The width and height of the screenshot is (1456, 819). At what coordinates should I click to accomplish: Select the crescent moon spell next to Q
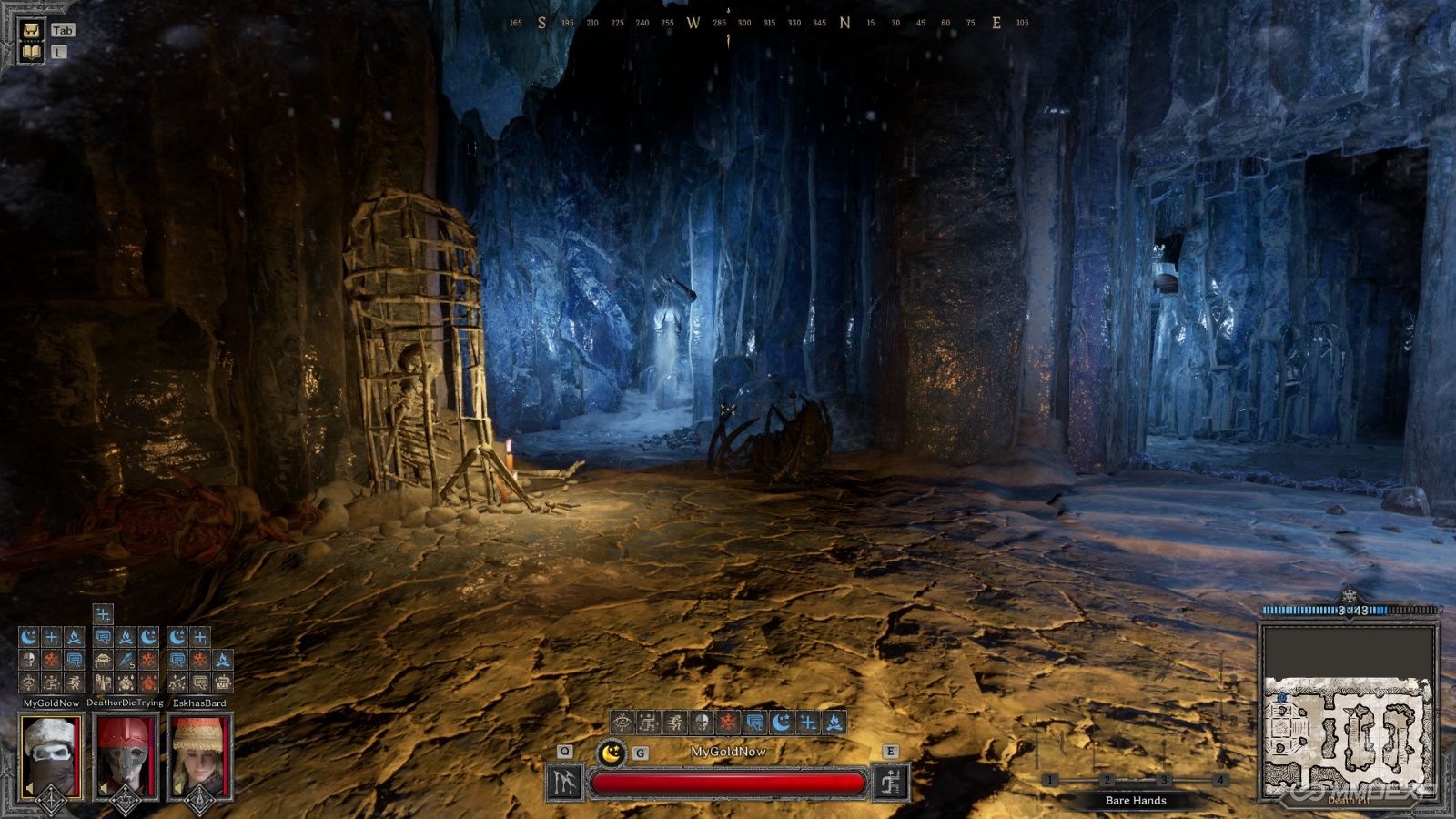(611, 752)
